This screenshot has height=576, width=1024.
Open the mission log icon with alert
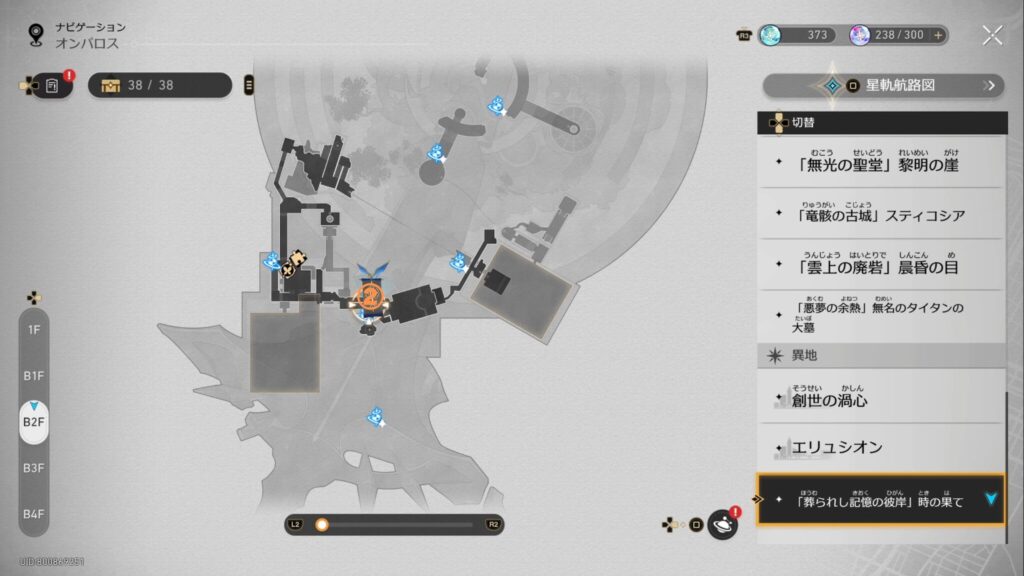tap(53, 85)
